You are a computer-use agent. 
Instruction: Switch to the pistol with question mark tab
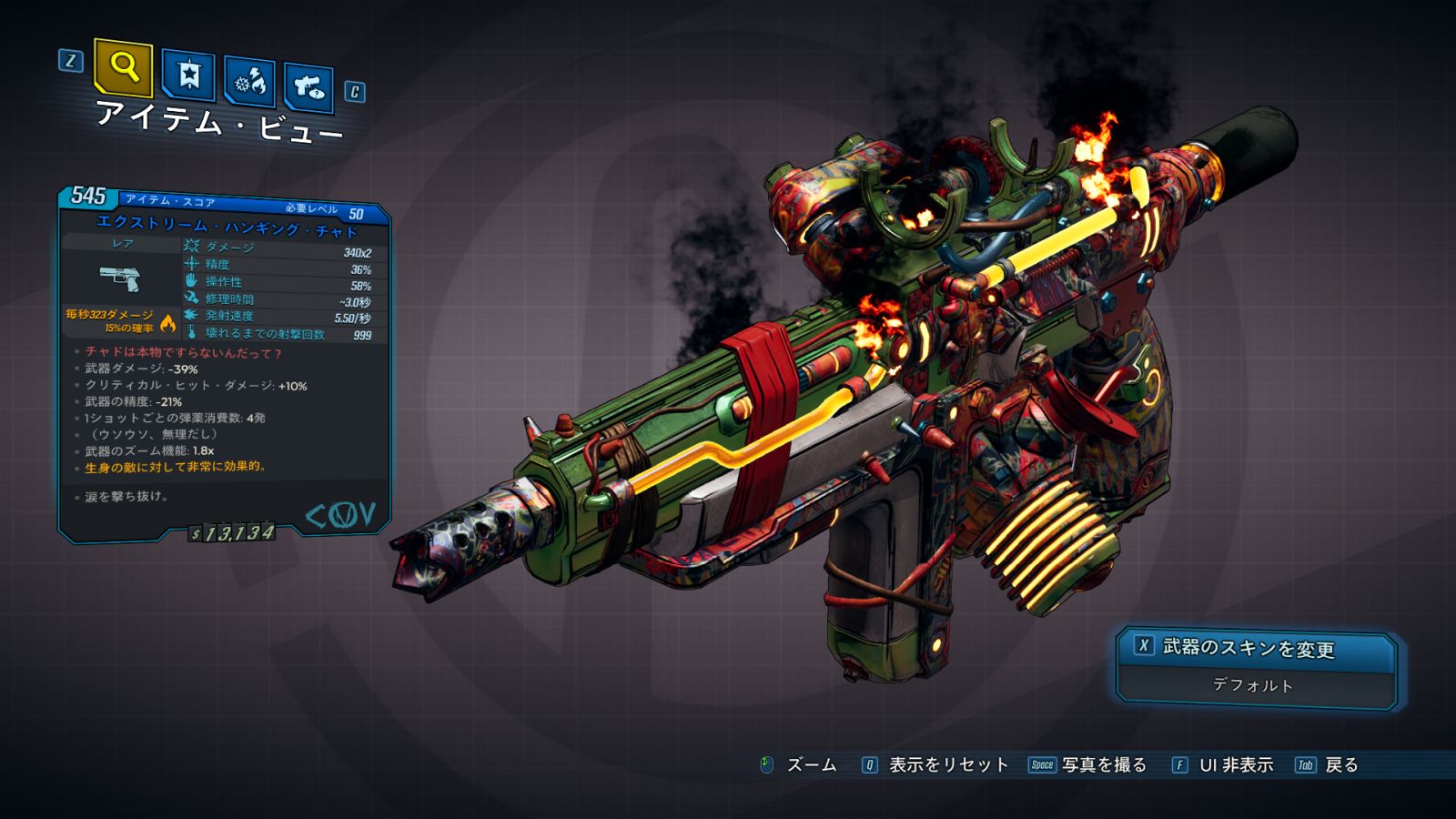tap(308, 87)
